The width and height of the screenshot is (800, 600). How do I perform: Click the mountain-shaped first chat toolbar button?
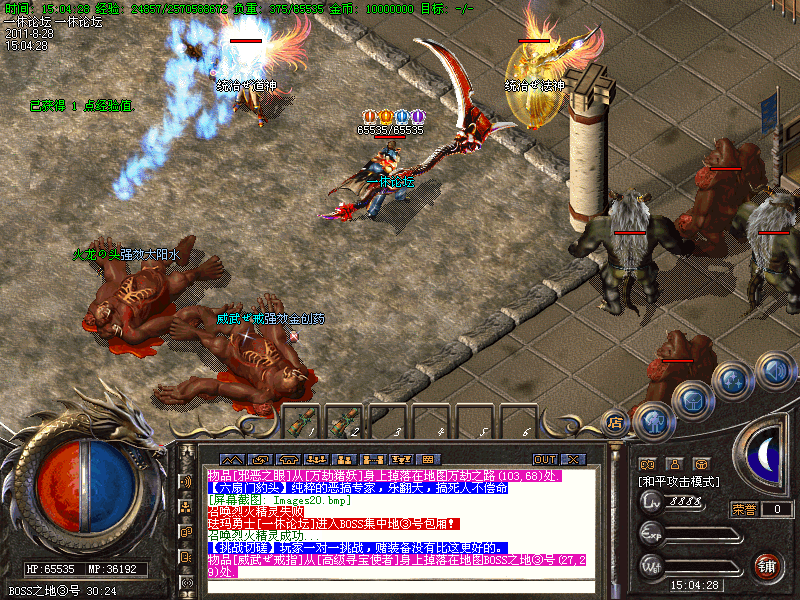pyautogui.click(x=230, y=459)
